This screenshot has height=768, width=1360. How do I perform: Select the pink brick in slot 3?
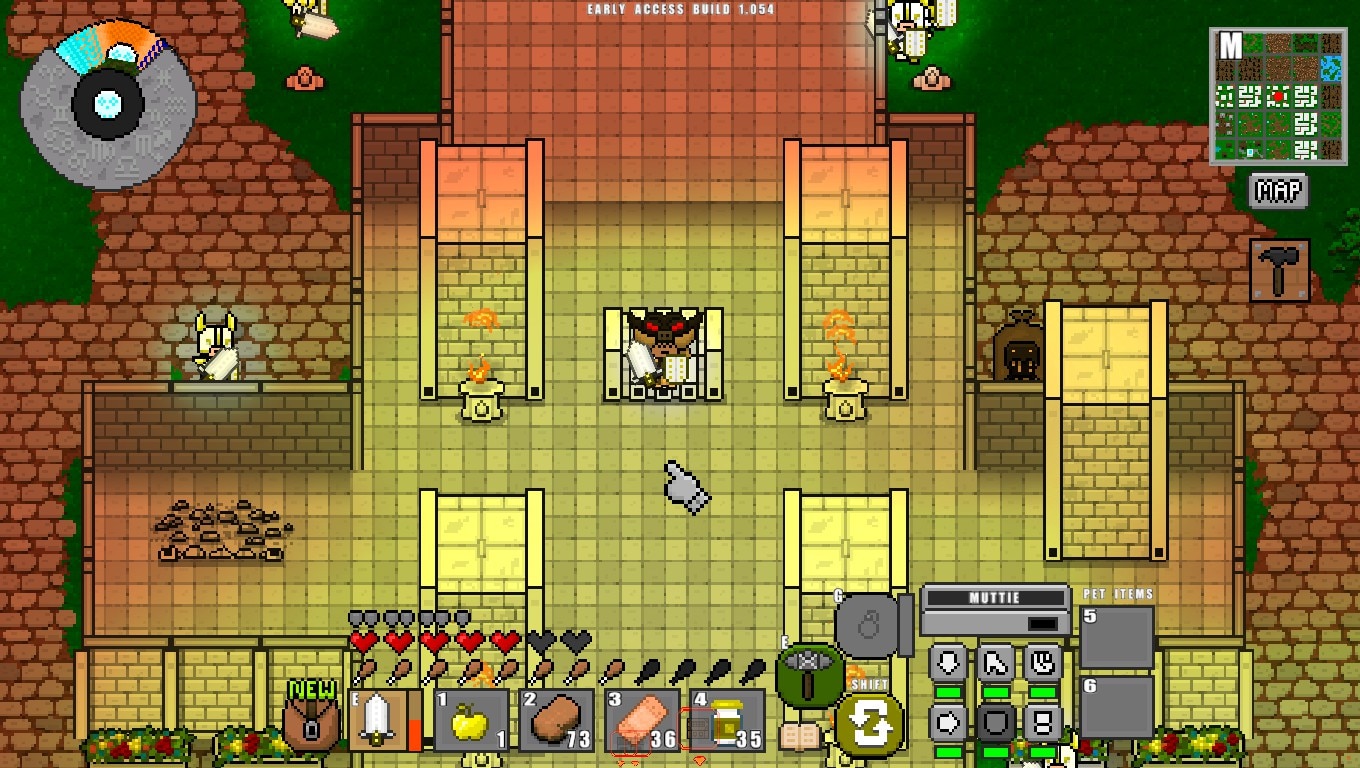(x=642, y=720)
